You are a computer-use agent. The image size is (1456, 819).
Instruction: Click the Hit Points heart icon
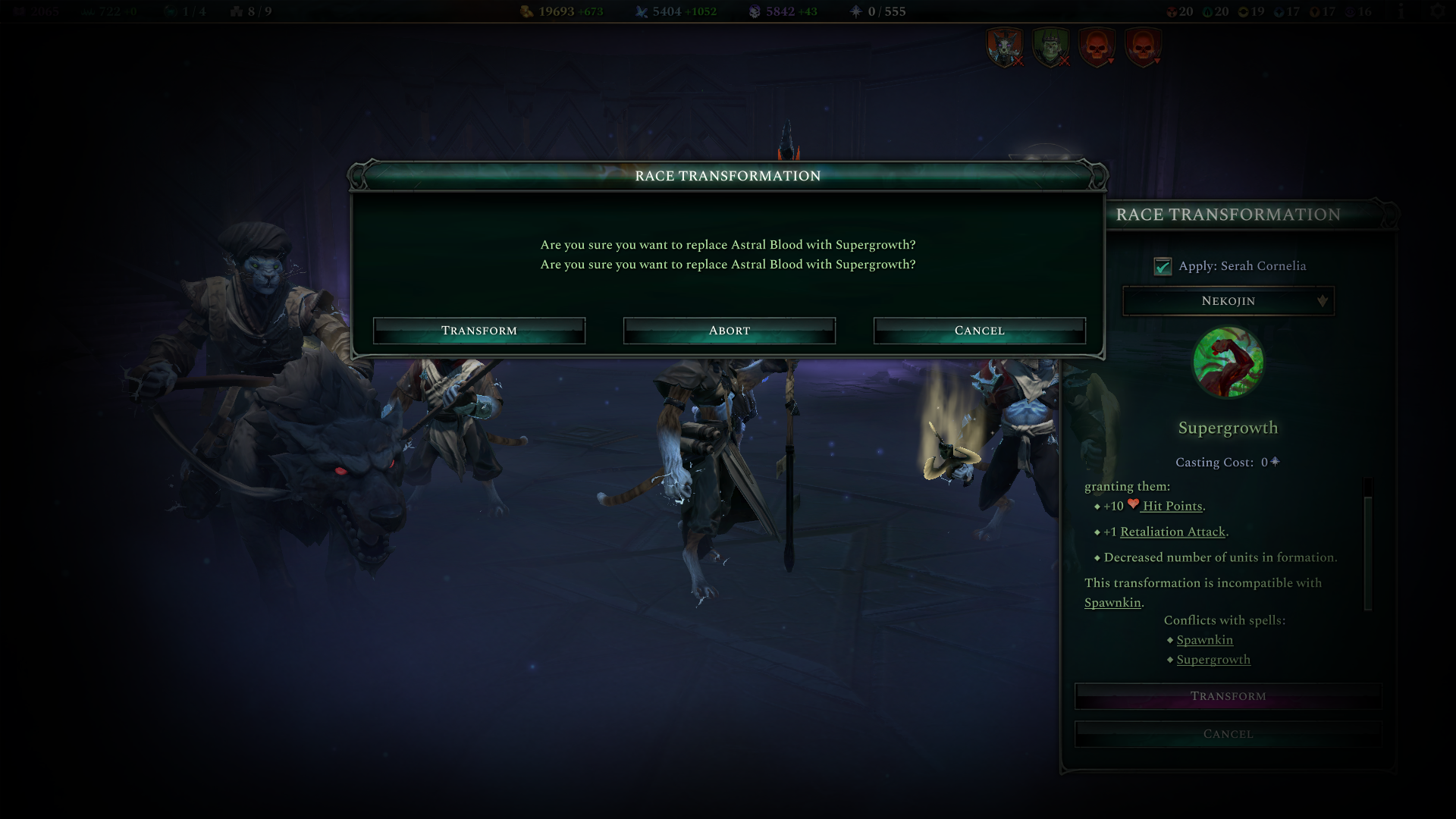1134,504
